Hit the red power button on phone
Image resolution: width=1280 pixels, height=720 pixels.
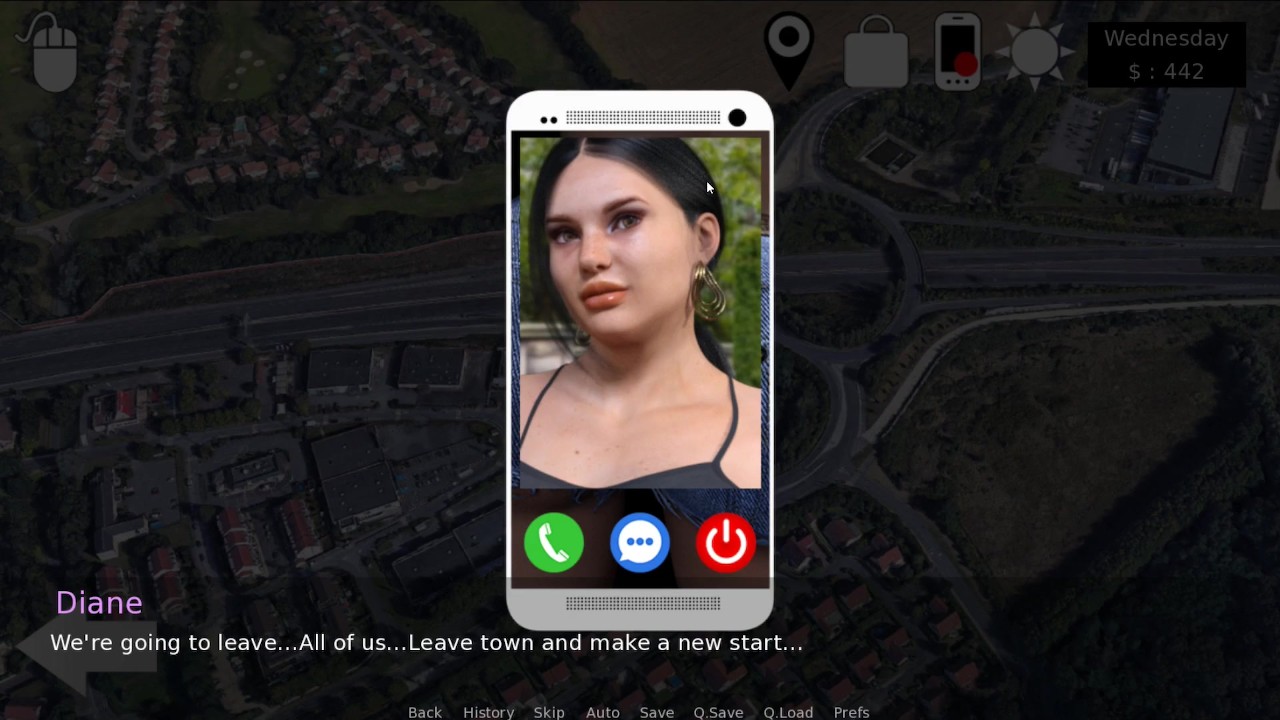726,543
